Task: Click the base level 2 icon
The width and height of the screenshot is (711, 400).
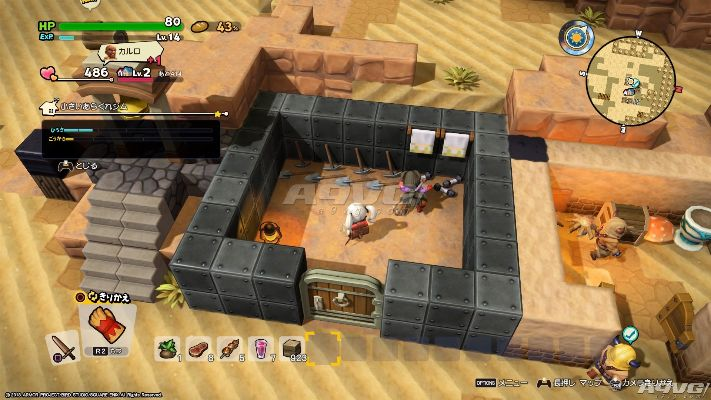Action: [126, 71]
